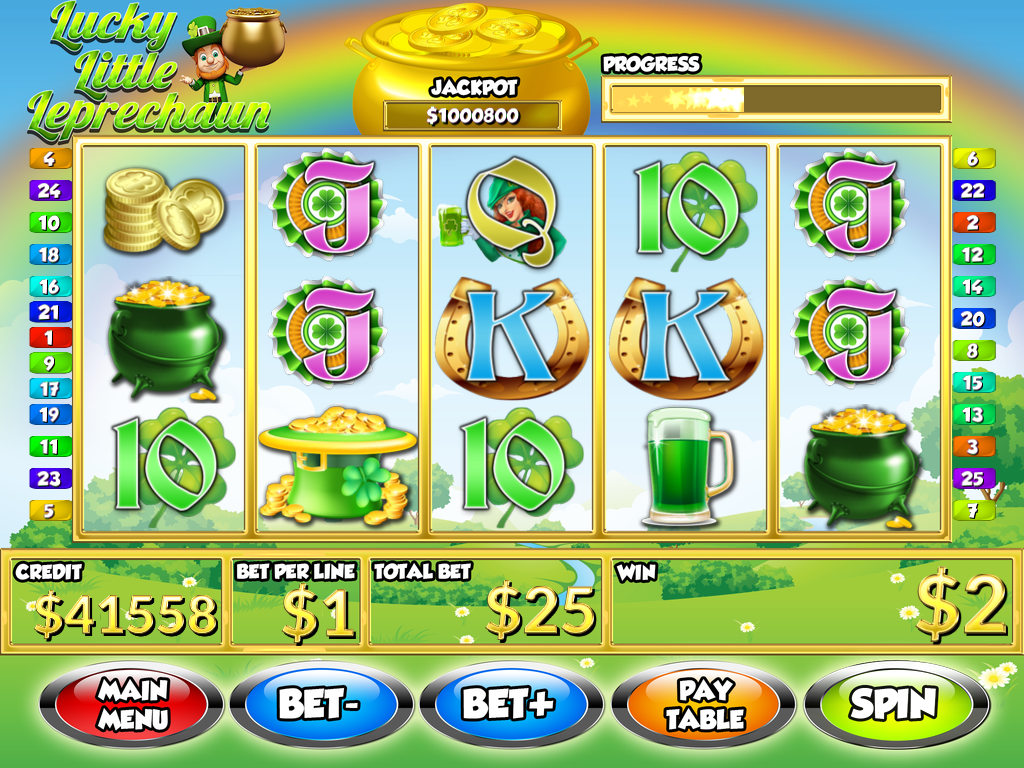The width and height of the screenshot is (1024, 768).
Task: Select payline marker 6
Action: point(972,158)
